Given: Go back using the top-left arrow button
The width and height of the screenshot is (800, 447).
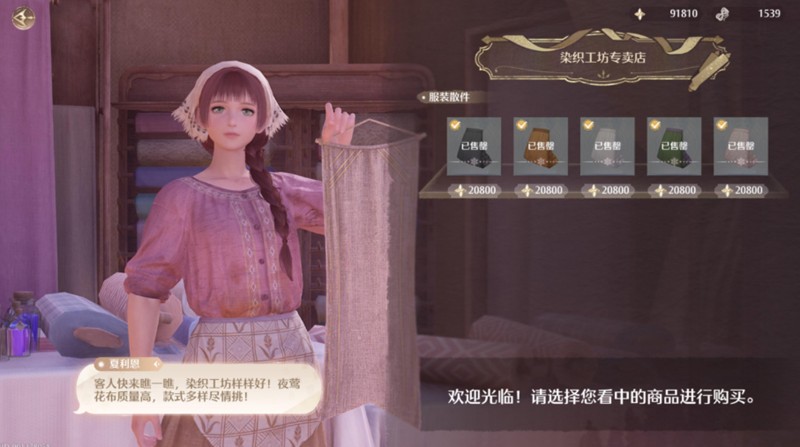Looking at the screenshot, I should (x=22, y=18).
